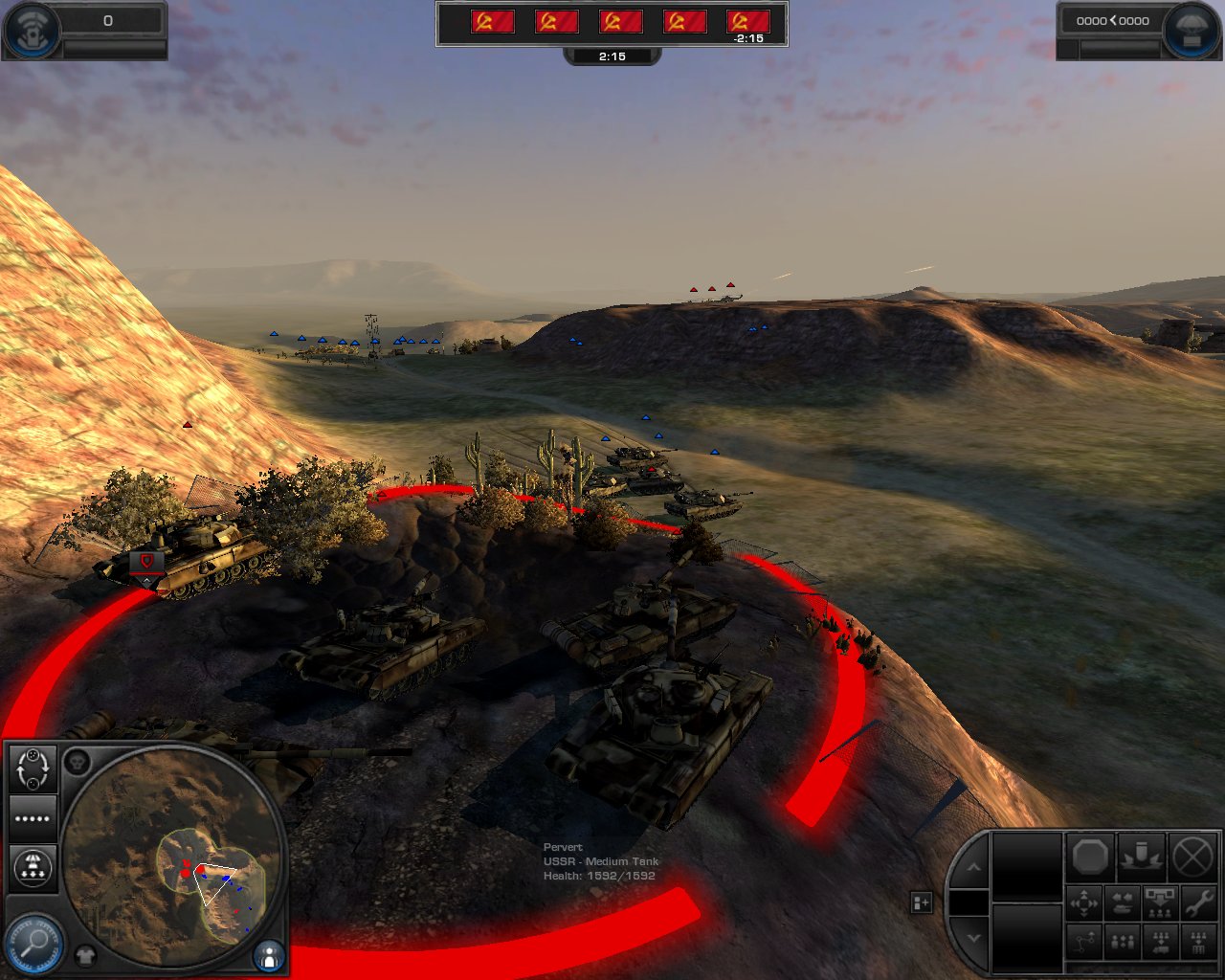Click the t-shirt icon below the minimap

pyautogui.click(x=85, y=955)
